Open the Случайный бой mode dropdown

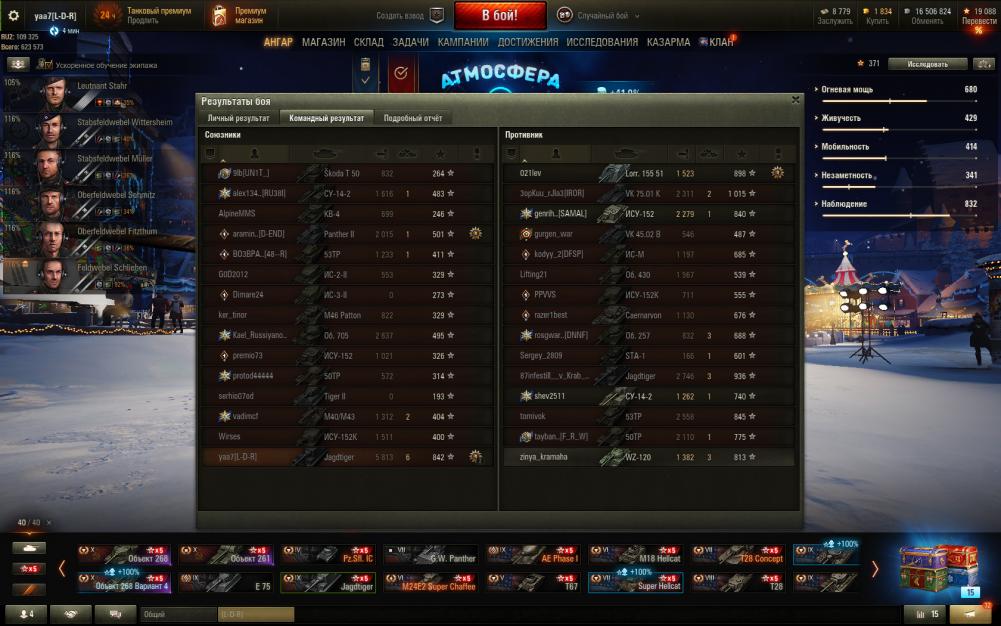[598, 16]
